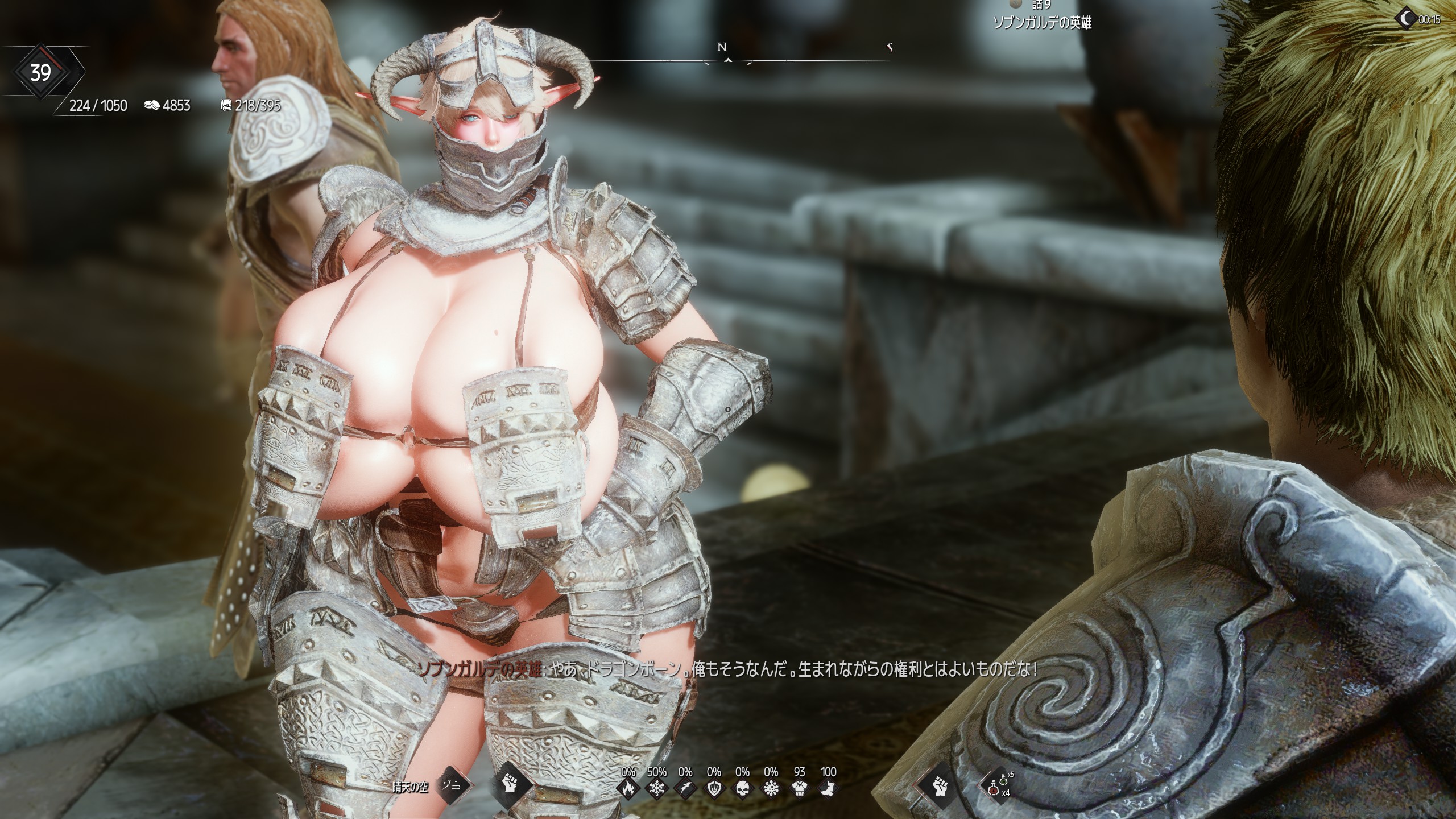Image resolution: width=1456 pixels, height=819 pixels.
Task: Click the armor rating chestplate icon
Action: [800, 789]
